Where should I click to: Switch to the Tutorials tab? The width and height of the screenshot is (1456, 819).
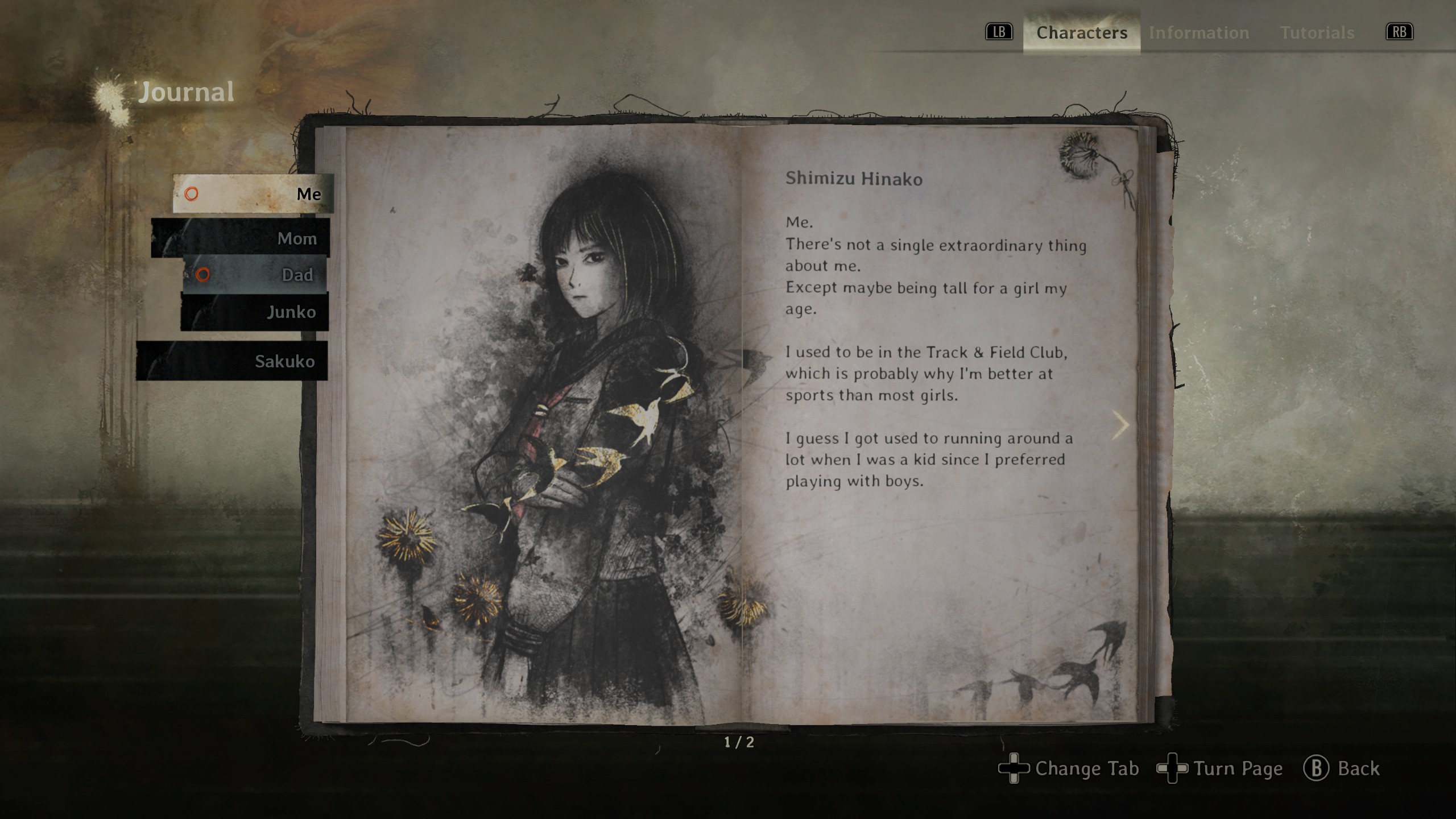pos(1317,33)
